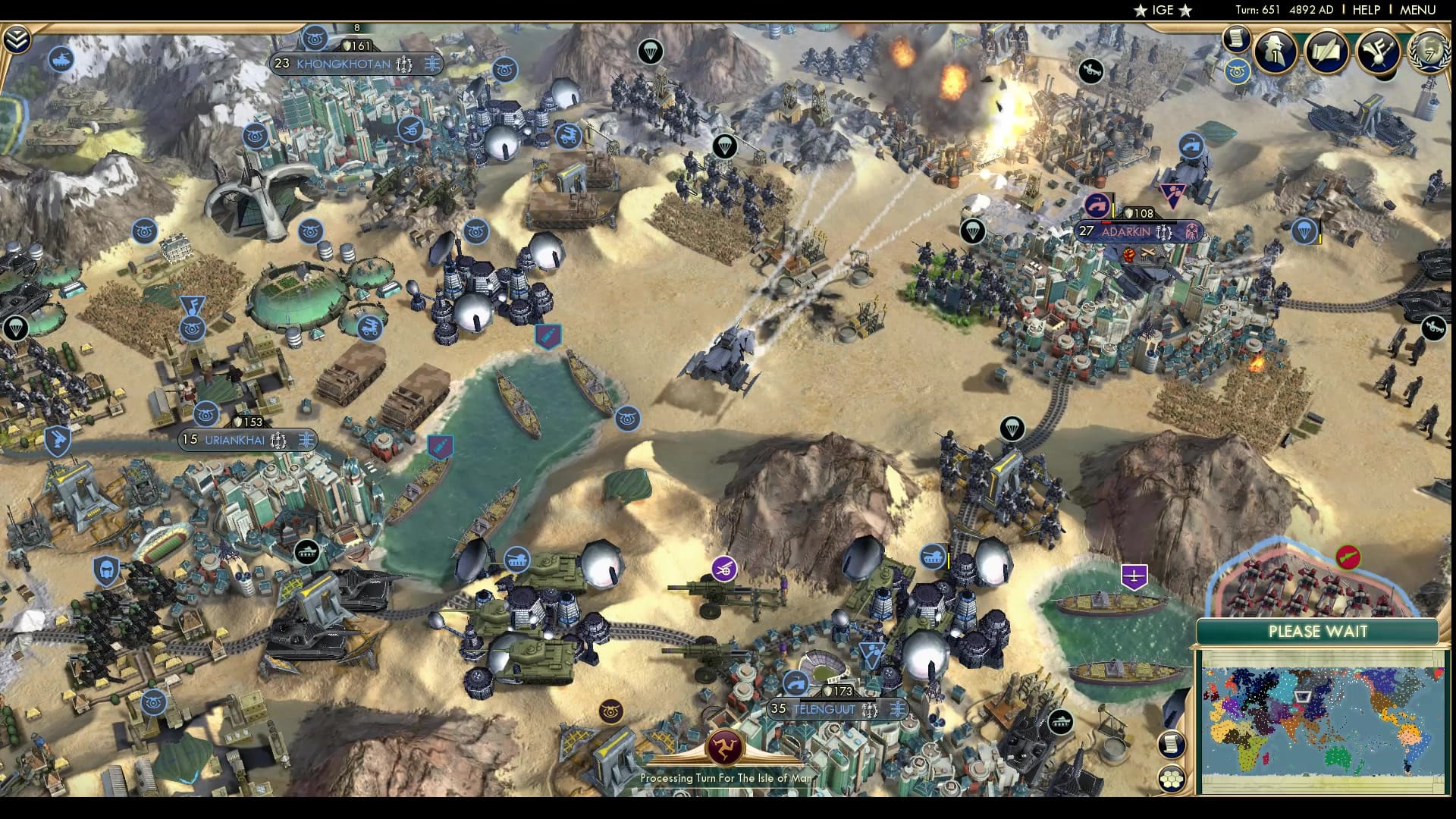Open the Espionage overview spy icon
1456x819 pixels.
point(1274,52)
